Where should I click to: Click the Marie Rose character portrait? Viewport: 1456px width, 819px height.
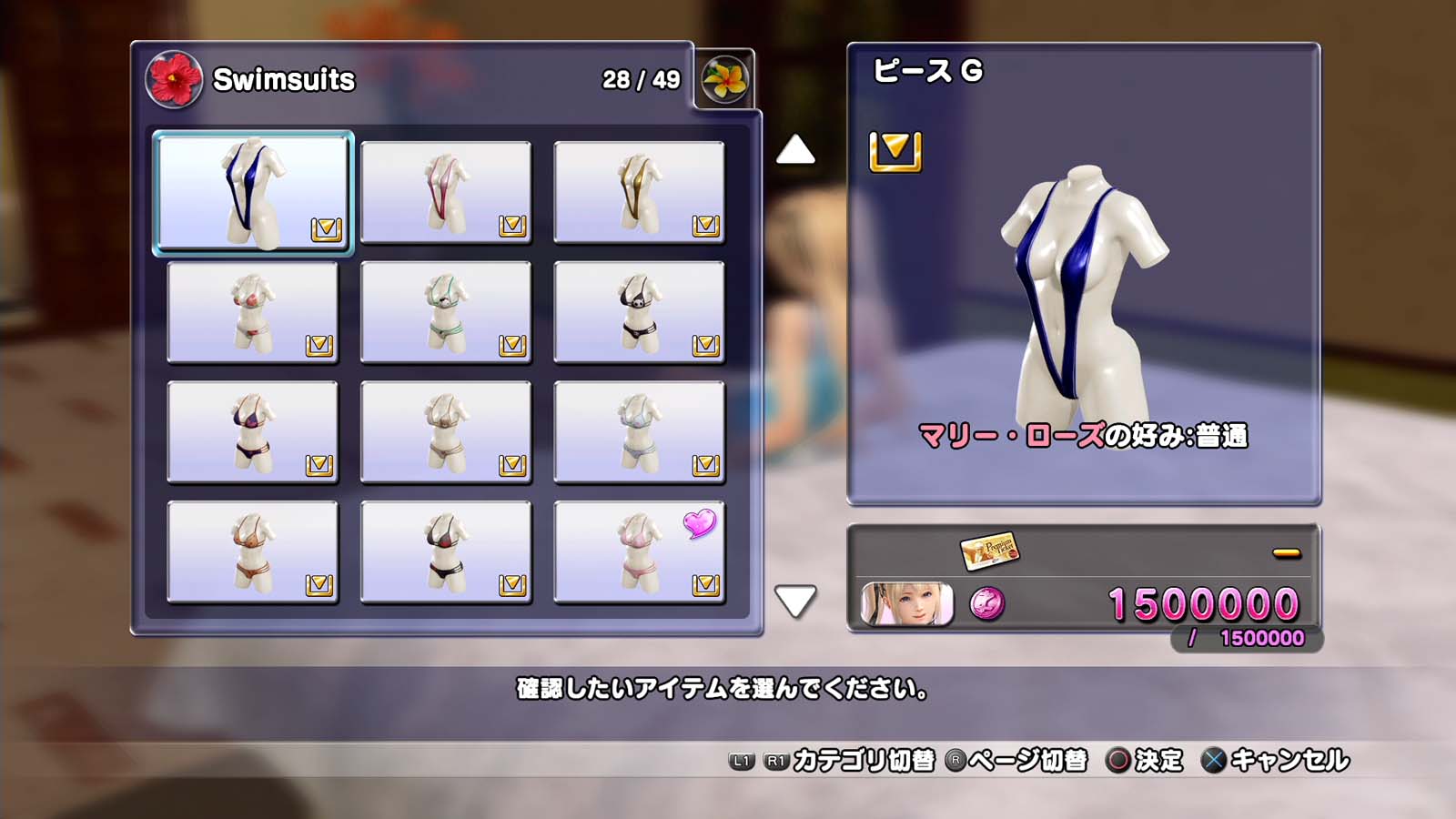point(907,604)
